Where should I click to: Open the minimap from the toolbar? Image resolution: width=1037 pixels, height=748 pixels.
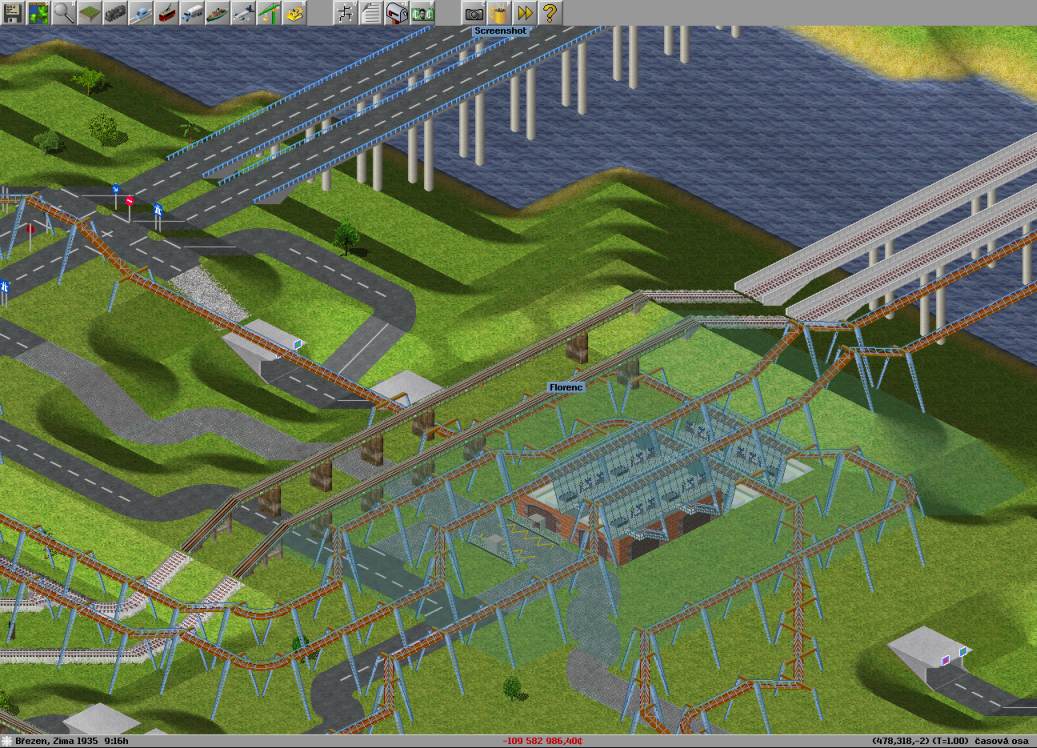point(39,13)
